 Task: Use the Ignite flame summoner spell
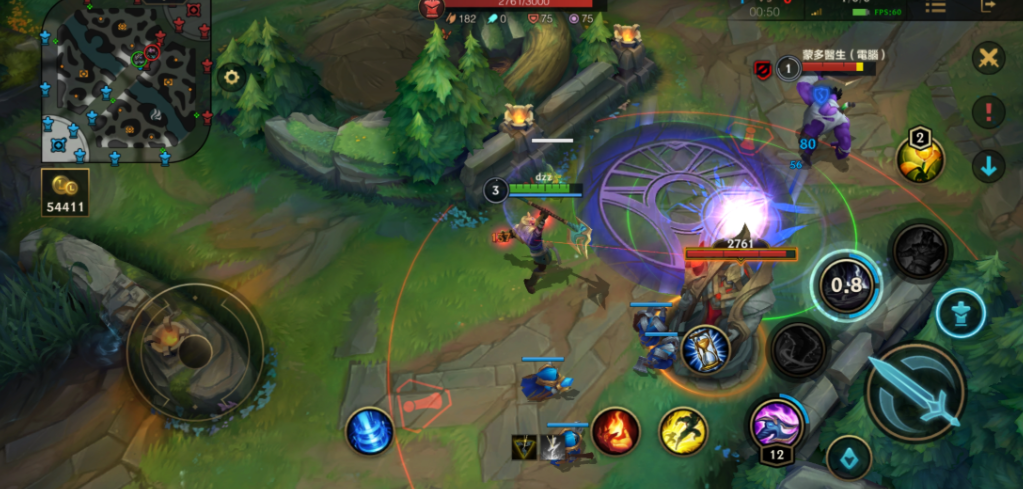(x=616, y=431)
